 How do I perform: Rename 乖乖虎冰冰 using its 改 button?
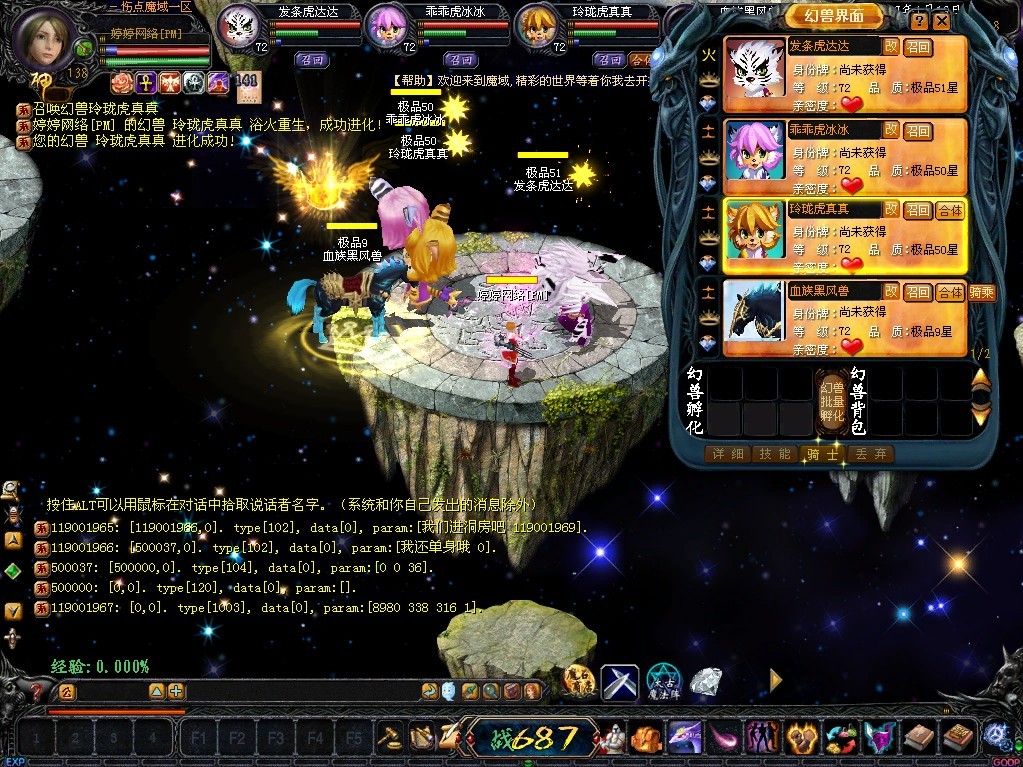890,130
